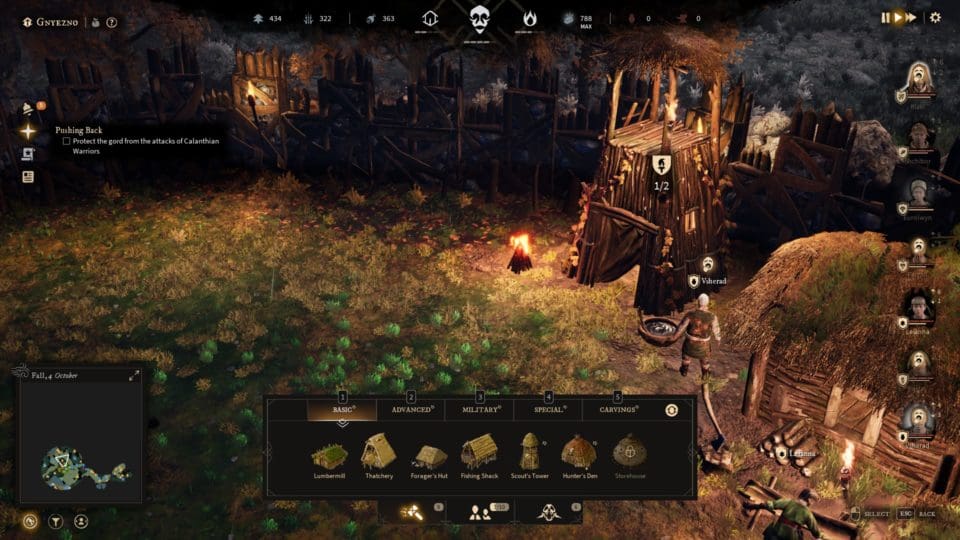
Task: Click the minimap
Action: click(80, 440)
